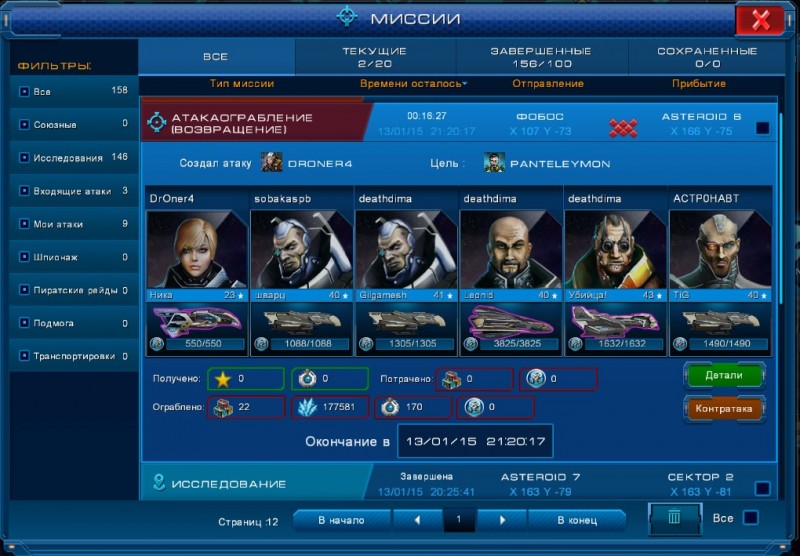The width and height of the screenshot is (800, 556).
Task: Select the Транспортировки filter
Action: tap(73, 356)
